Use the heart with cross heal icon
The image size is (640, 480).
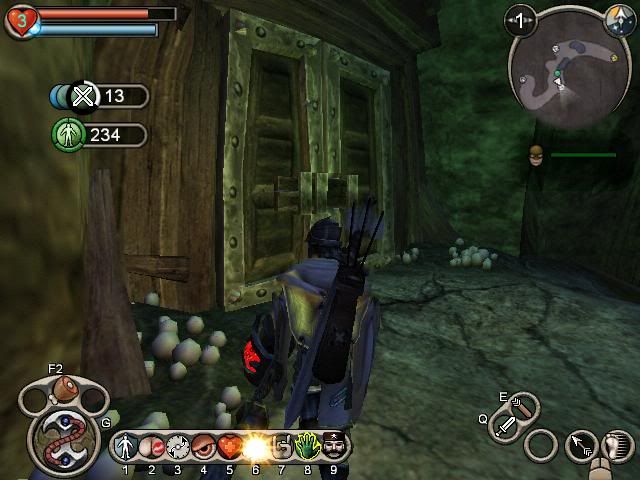[230, 446]
